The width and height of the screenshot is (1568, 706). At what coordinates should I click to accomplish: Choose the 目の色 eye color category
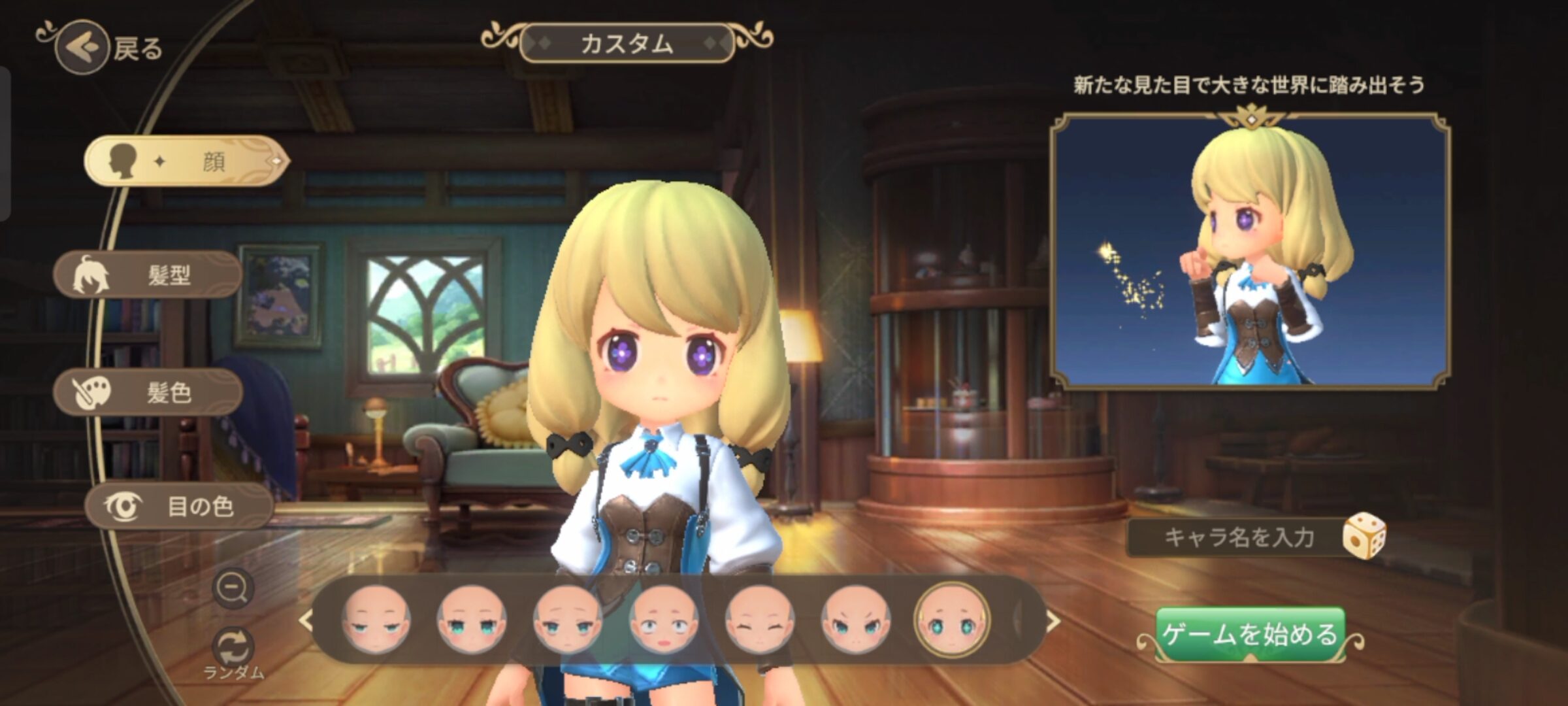(x=178, y=506)
